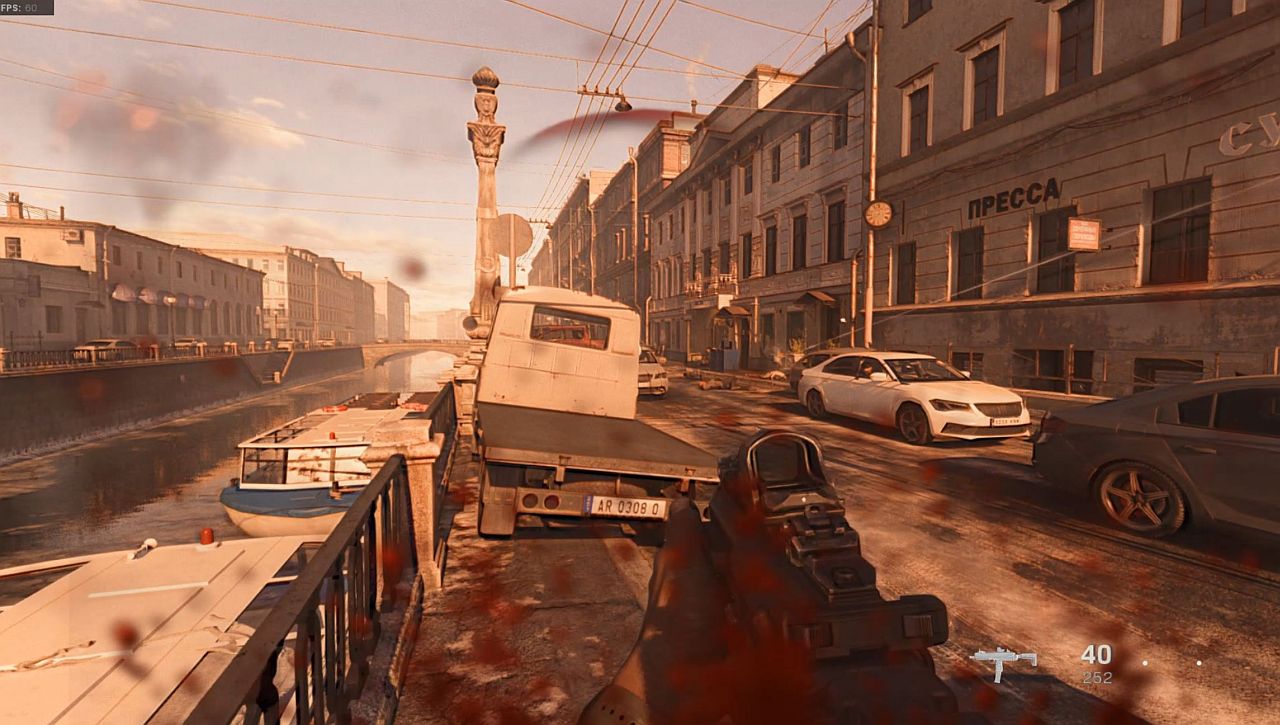Select the submachine gun weapon icon
Screen dimensions: 1280x725
coord(1003,661)
